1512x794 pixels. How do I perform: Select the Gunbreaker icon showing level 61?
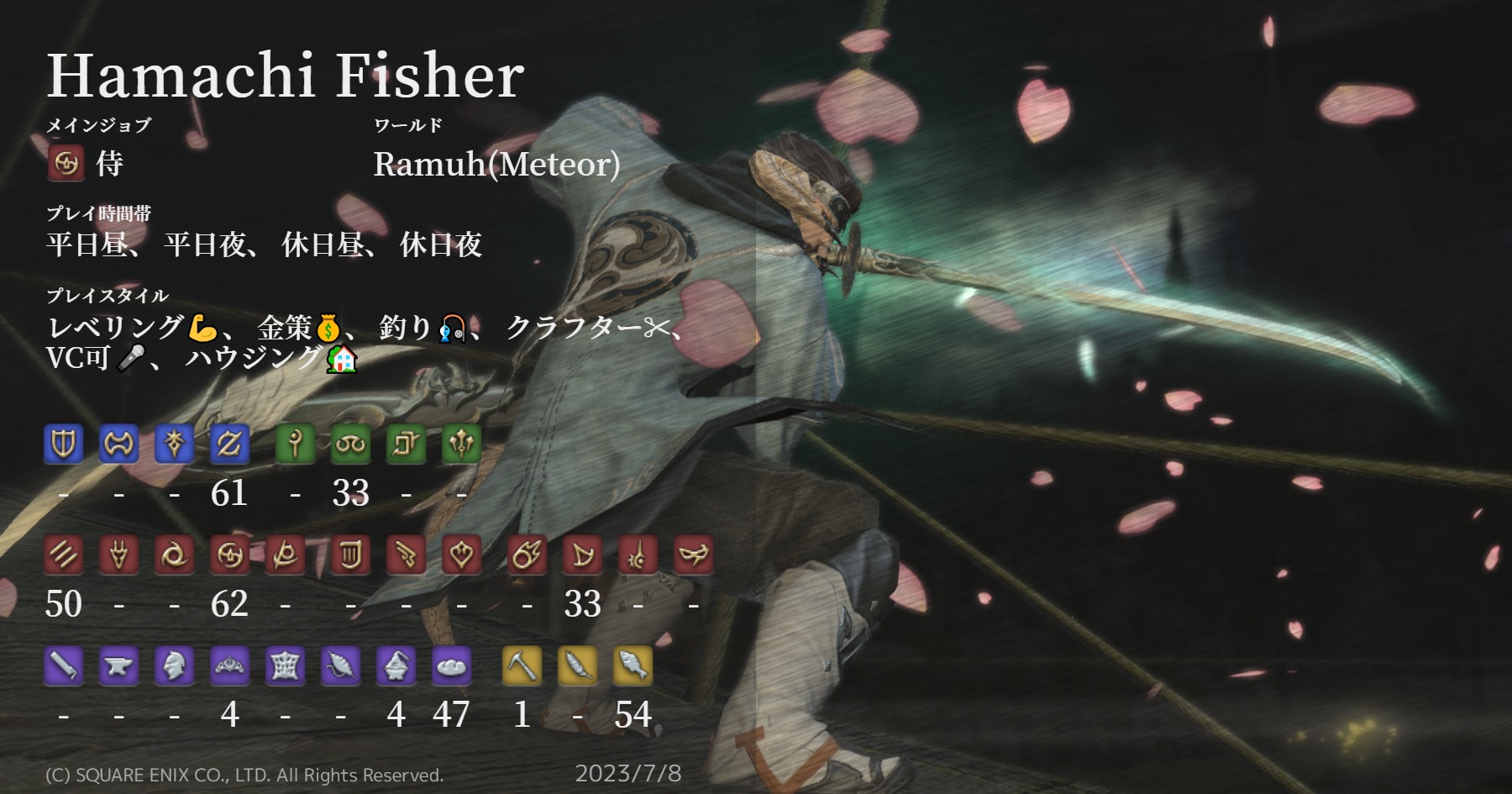(228, 444)
